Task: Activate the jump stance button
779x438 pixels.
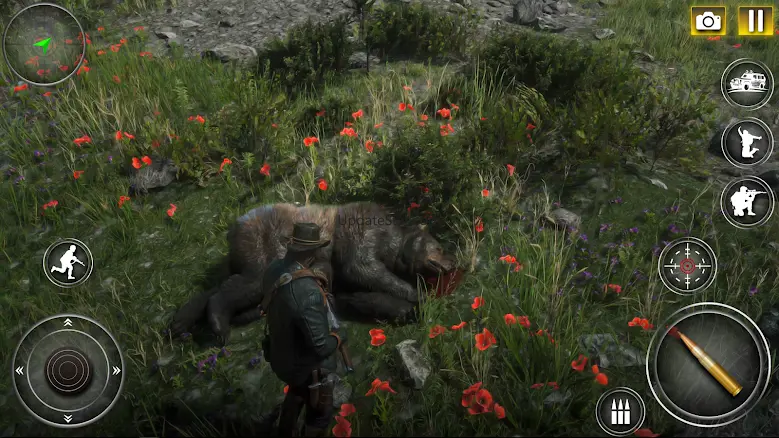Action: click(747, 143)
